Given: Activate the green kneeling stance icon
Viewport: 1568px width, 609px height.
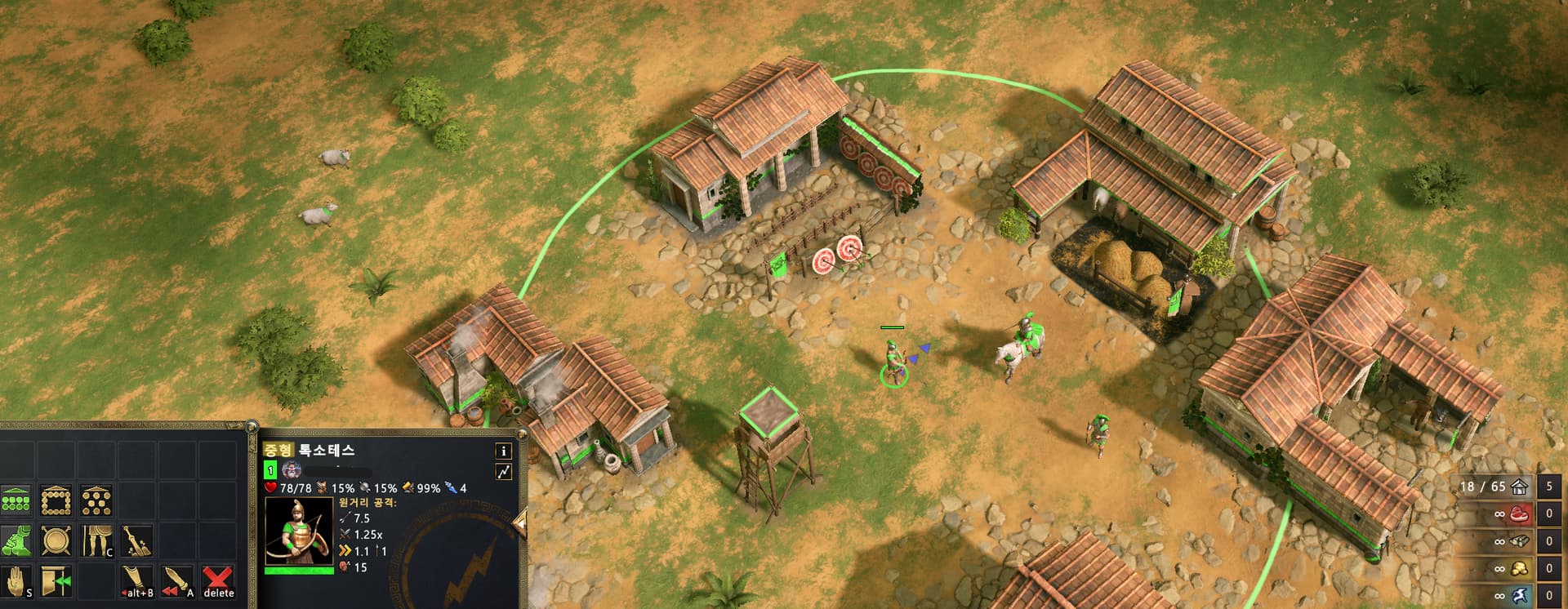Looking at the screenshot, I should (x=16, y=540).
